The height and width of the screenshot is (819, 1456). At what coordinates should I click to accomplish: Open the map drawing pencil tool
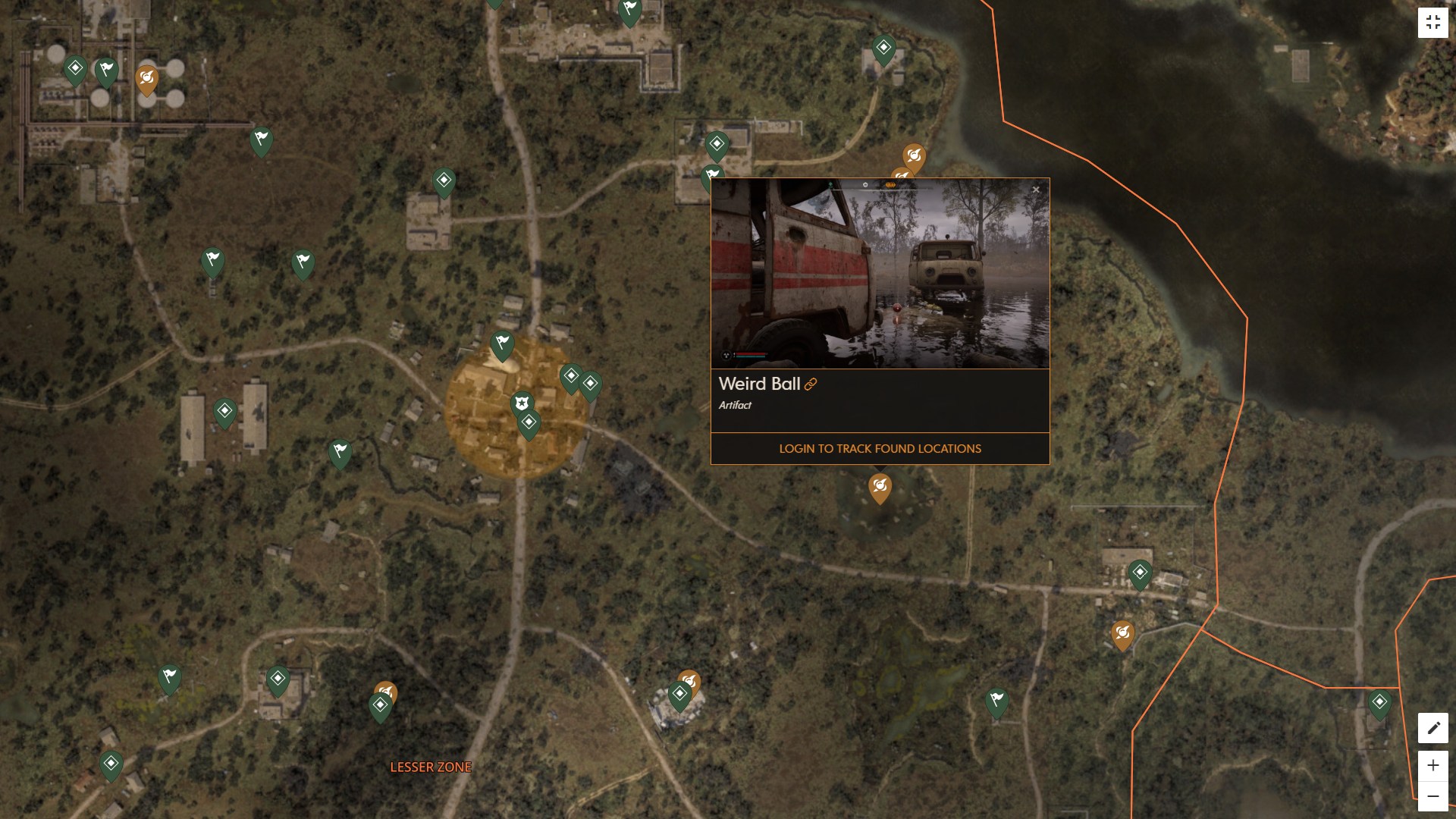[x=1432, y=726]
